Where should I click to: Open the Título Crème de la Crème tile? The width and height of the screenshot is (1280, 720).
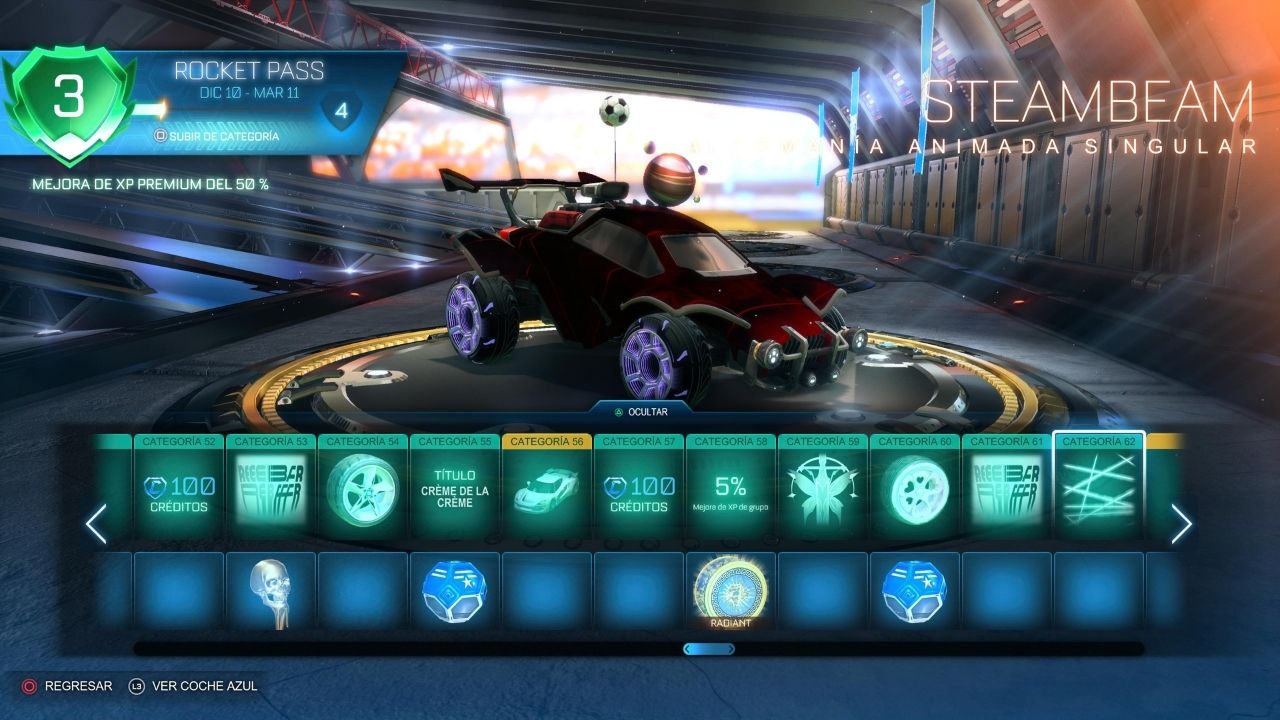(456, 491)
